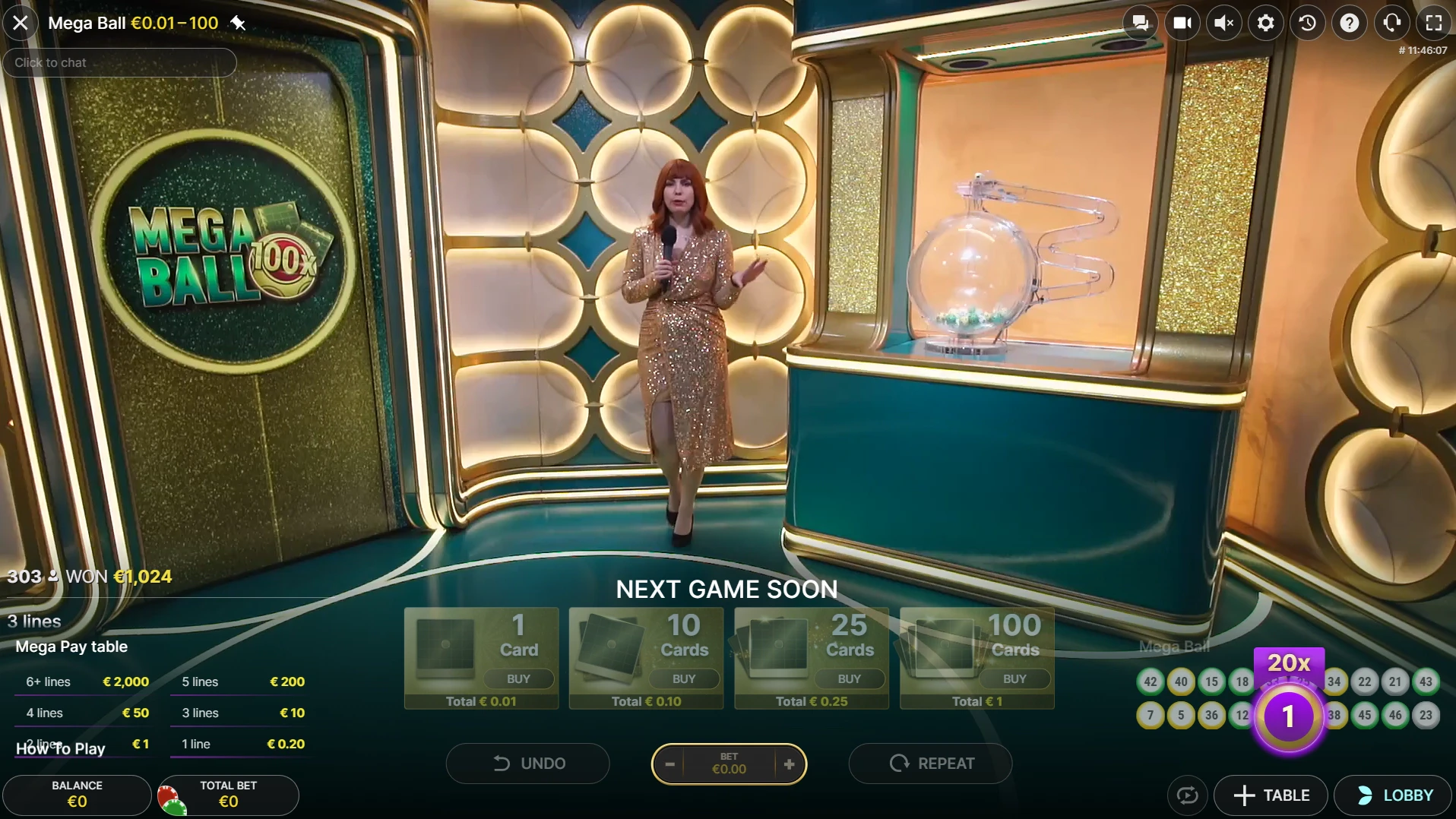Undo the last bet
1456x819 pixels.
click(528, 763)
